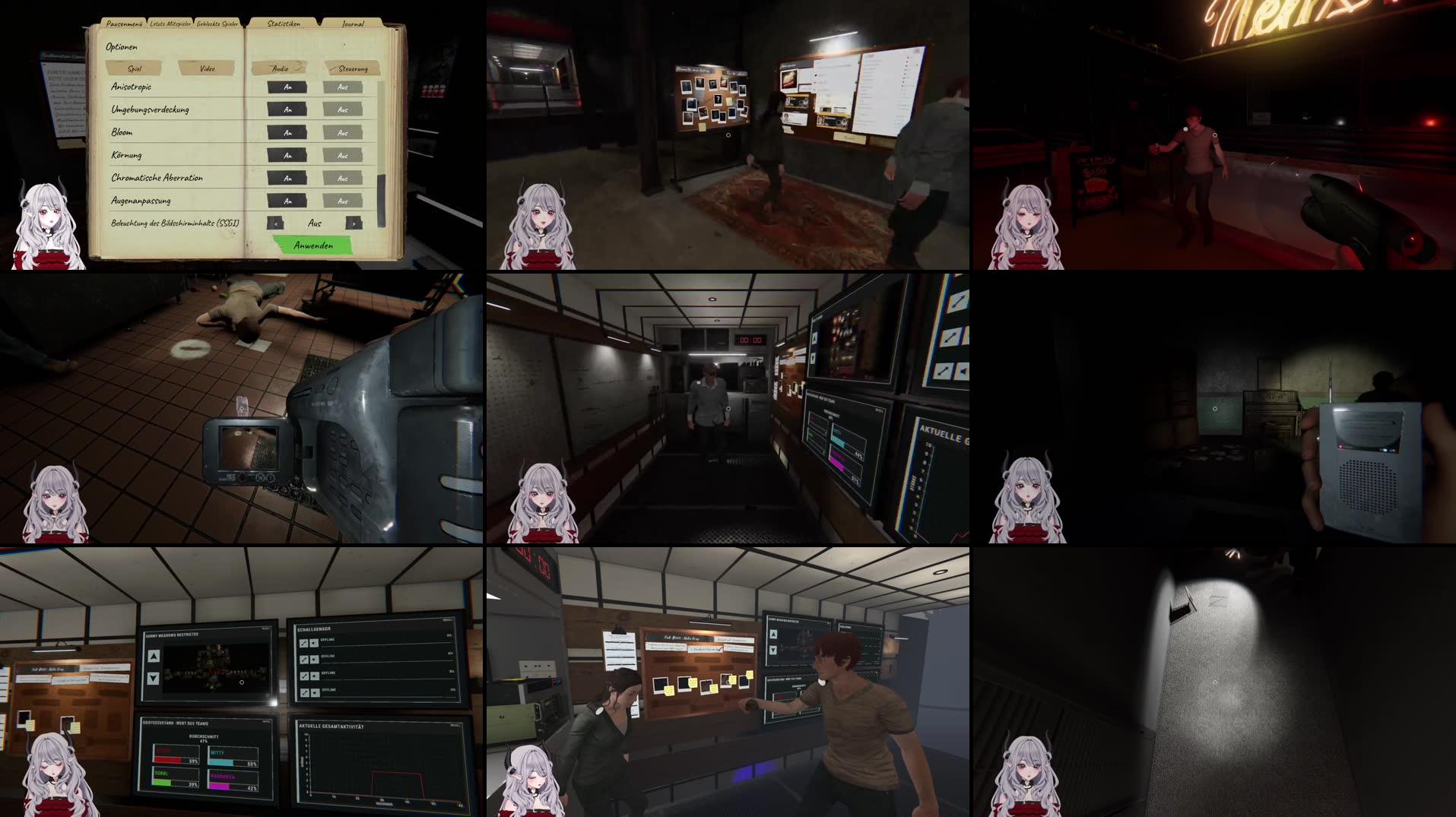Click the pencil icon on the fourth OFFLINE row

(x=304, y=693)
